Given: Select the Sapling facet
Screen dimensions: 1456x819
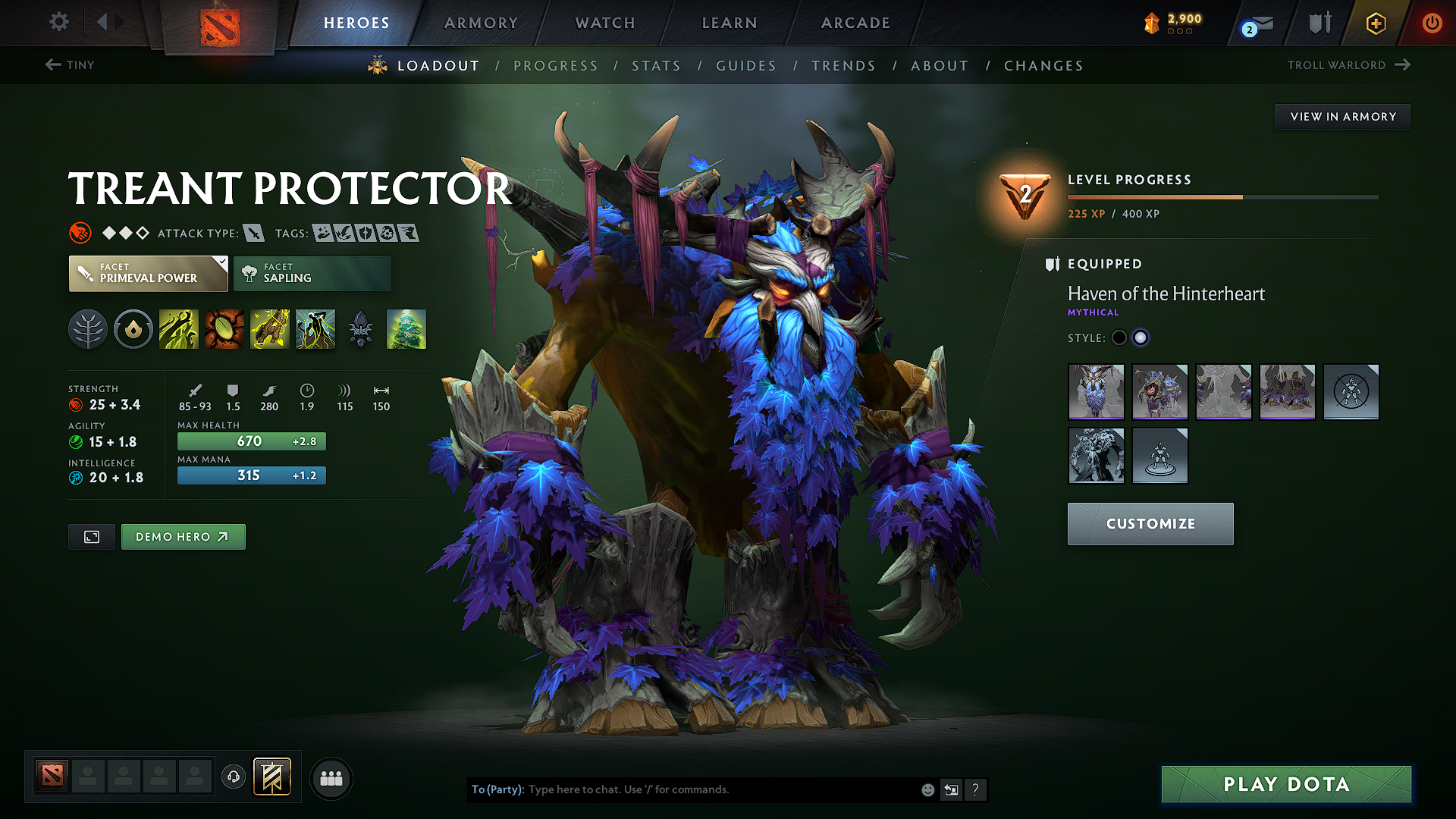Looking at the screenshot, I should (312, 273).
